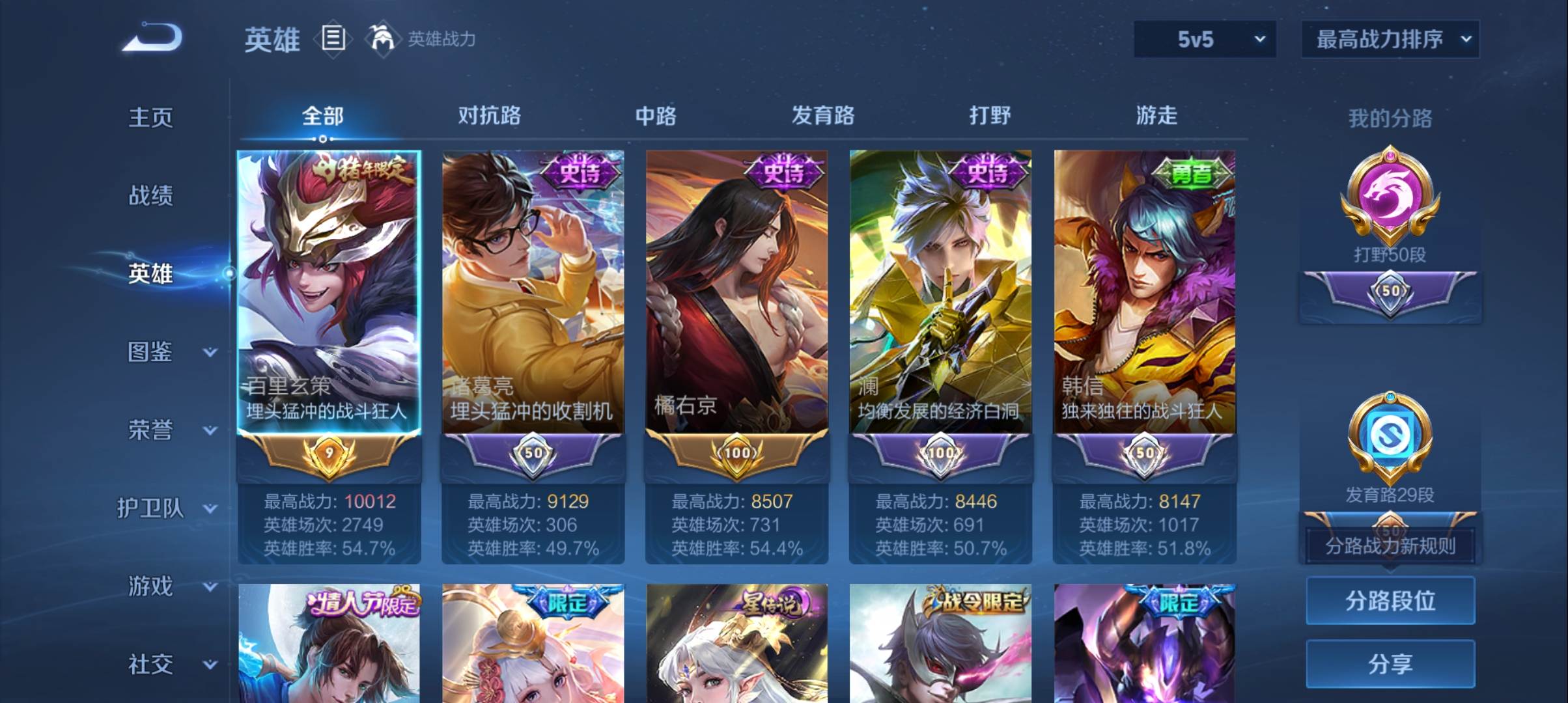Screen dimensions: 1568x703
Task: Switch to the 主页 section
Action: click(151, 117)
